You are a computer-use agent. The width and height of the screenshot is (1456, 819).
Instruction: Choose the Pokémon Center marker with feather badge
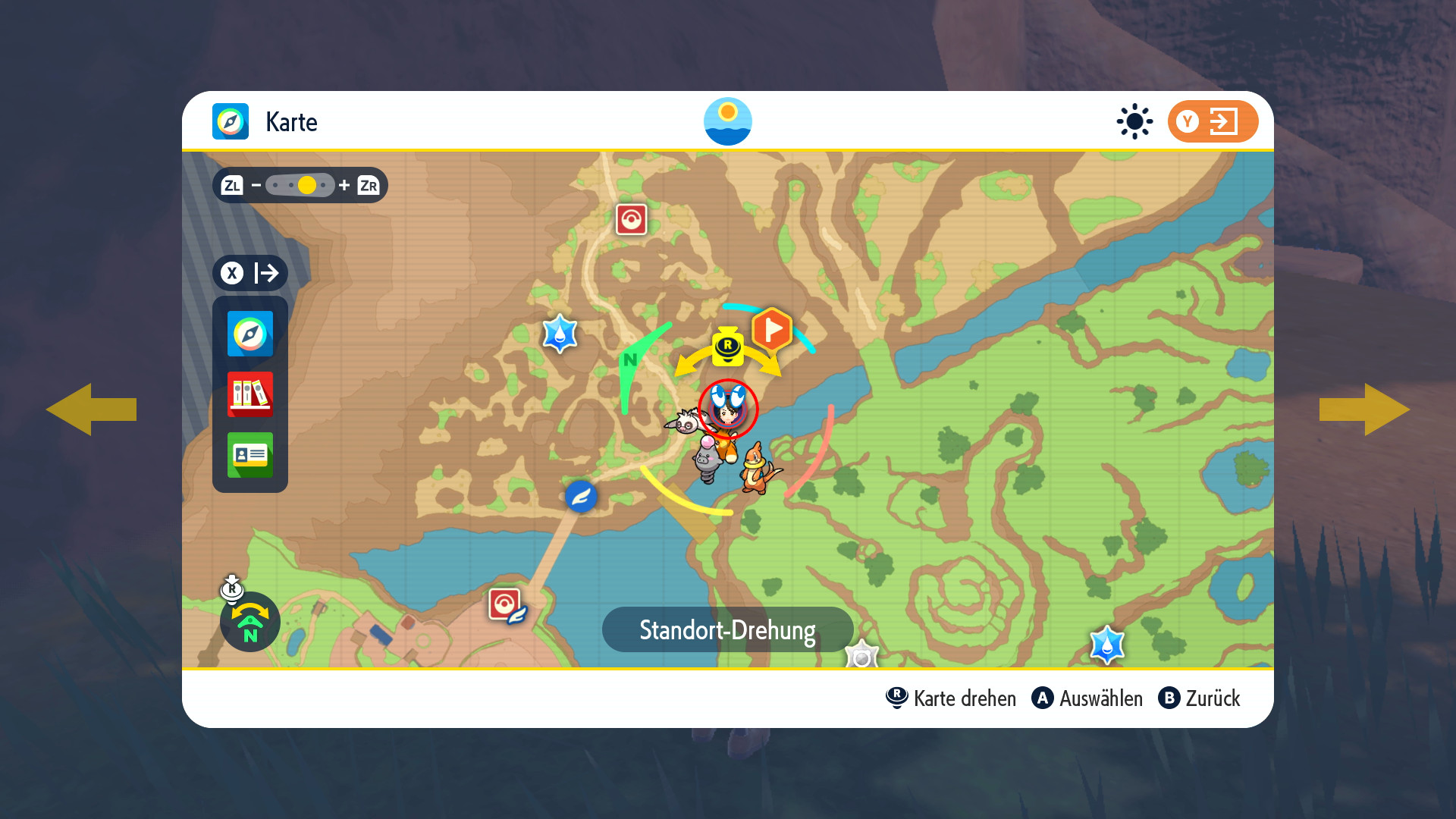[506, 605]
